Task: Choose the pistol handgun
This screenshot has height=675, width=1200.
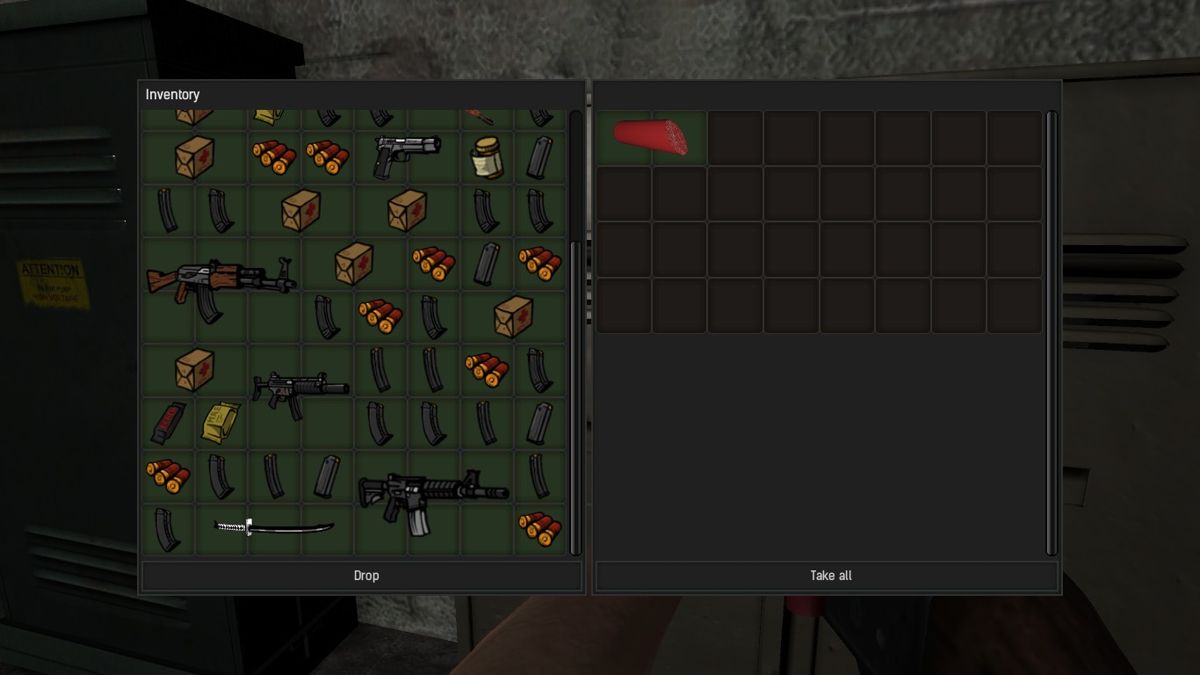Action: point(406,155)
